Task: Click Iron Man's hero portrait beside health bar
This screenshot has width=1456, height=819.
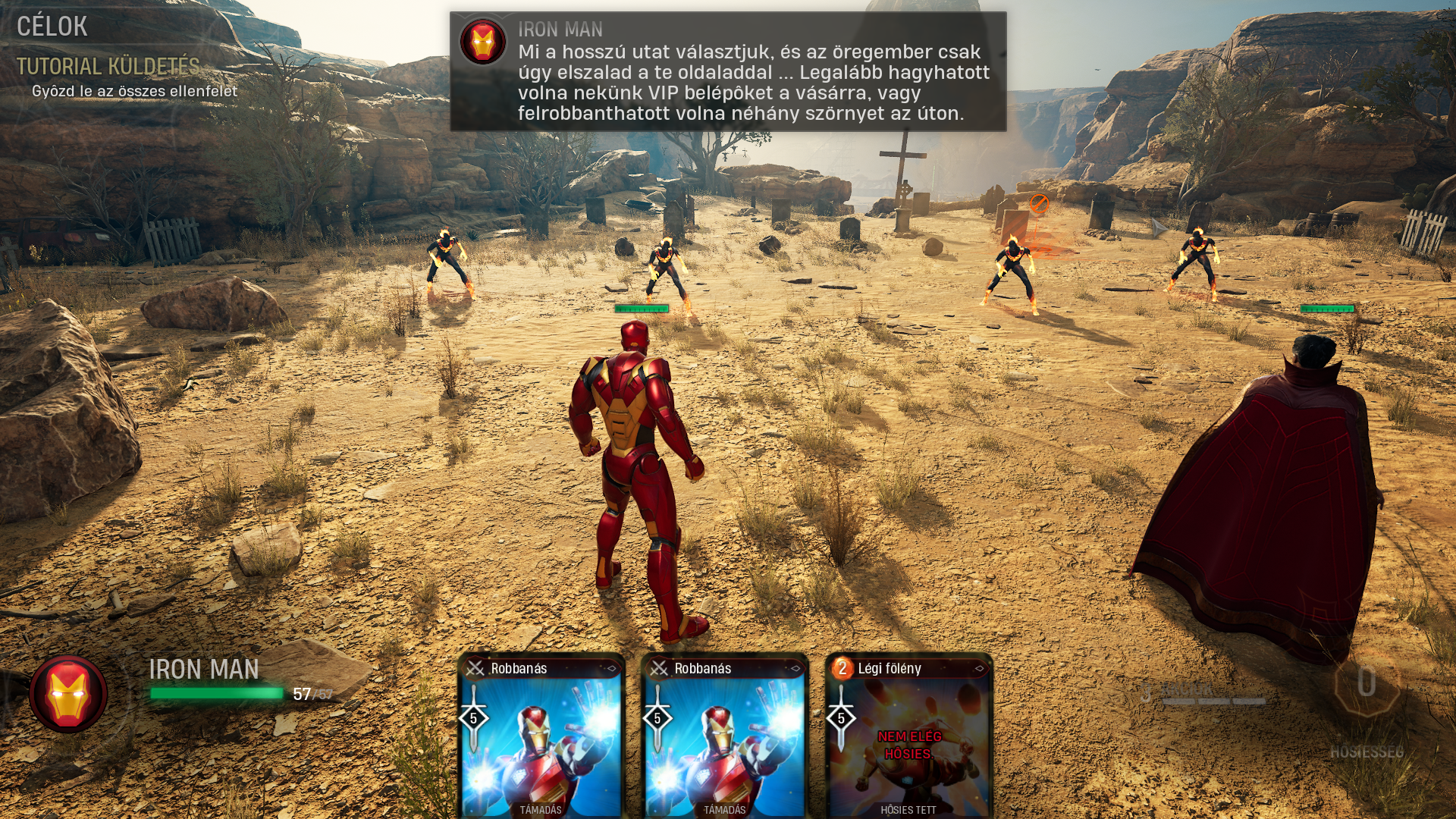Action: point(68,694)
